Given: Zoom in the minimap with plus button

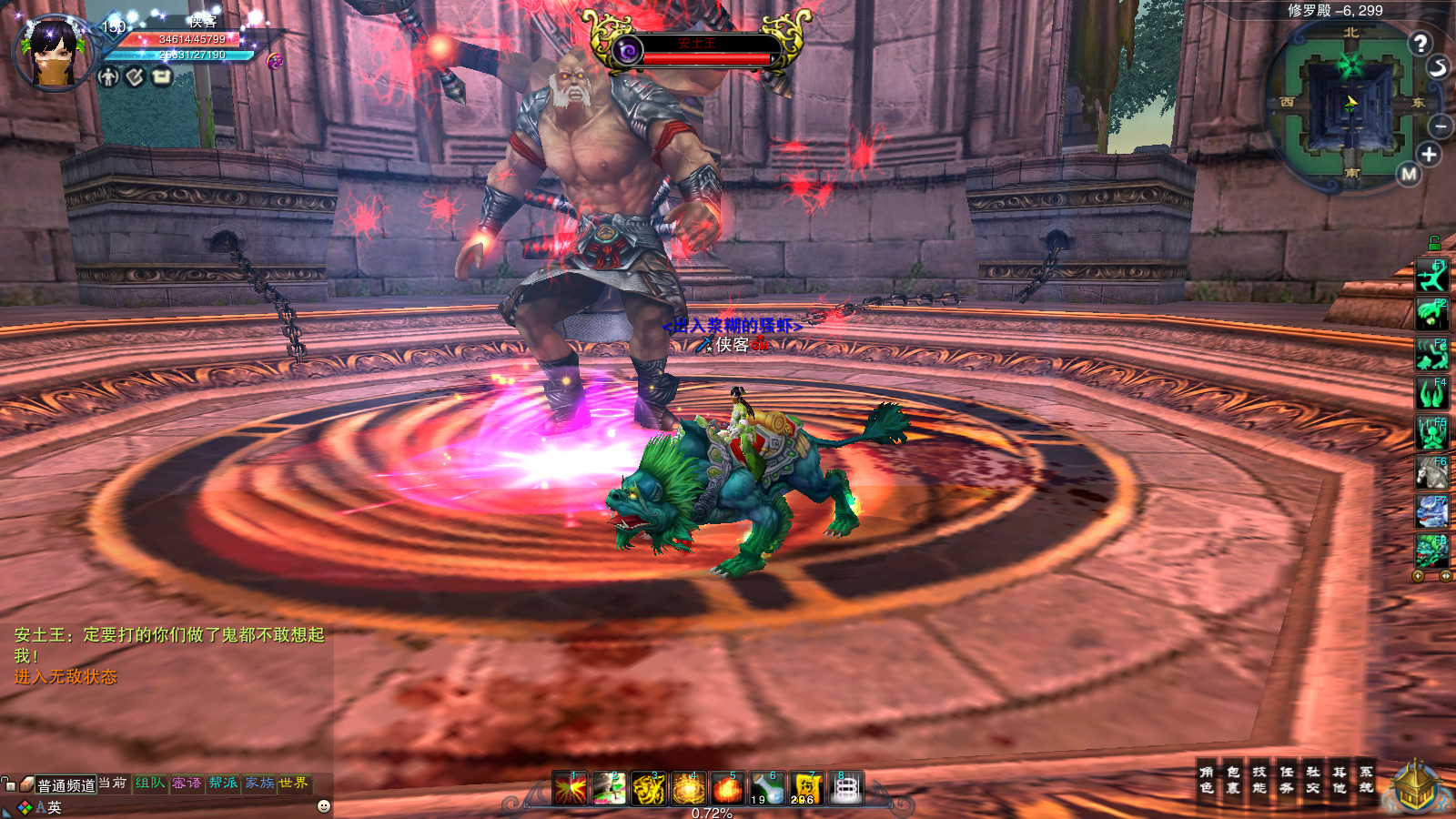Looking at the screenshot, I should [1429, 155].
